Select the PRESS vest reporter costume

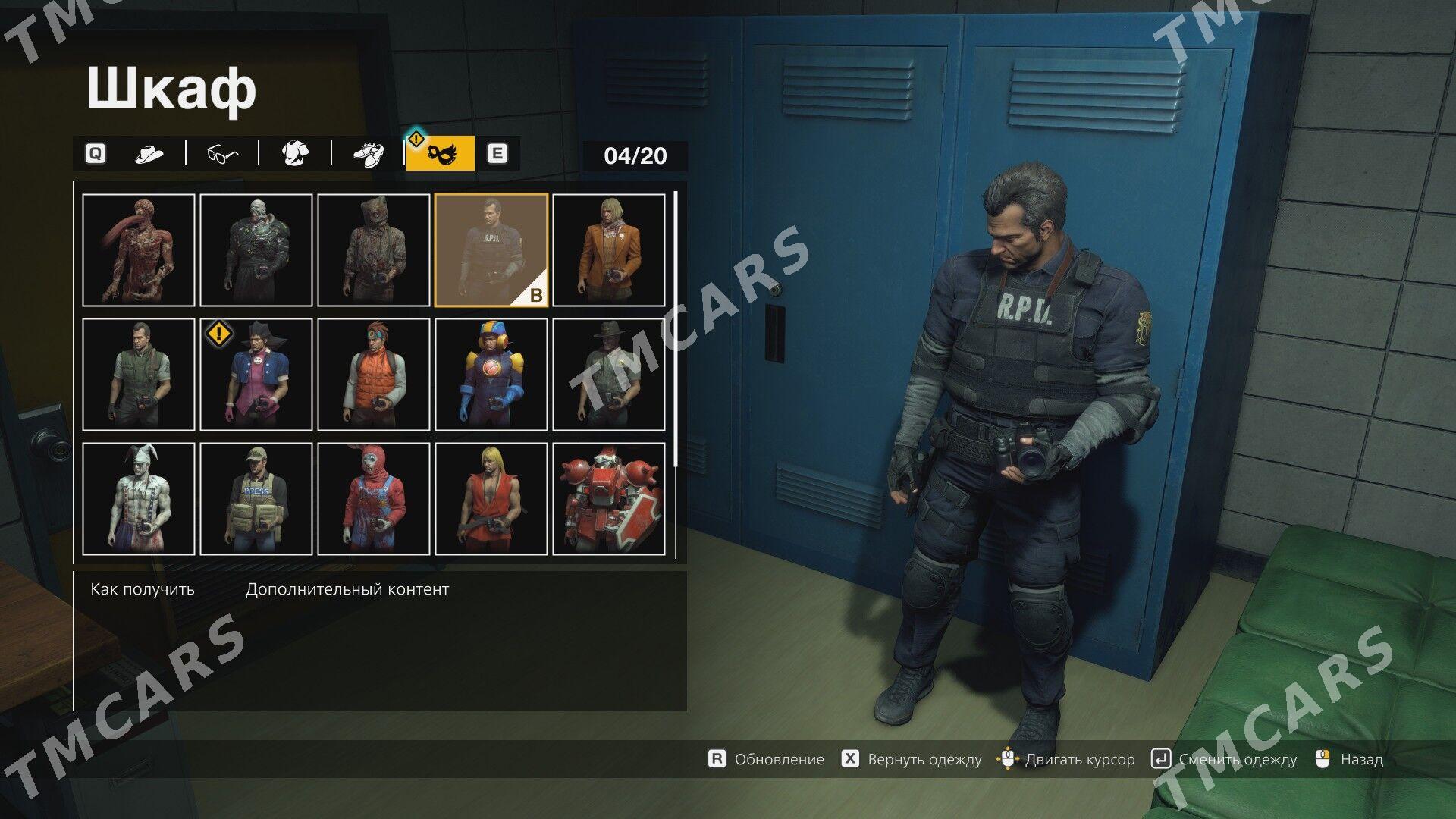point(256,499)
